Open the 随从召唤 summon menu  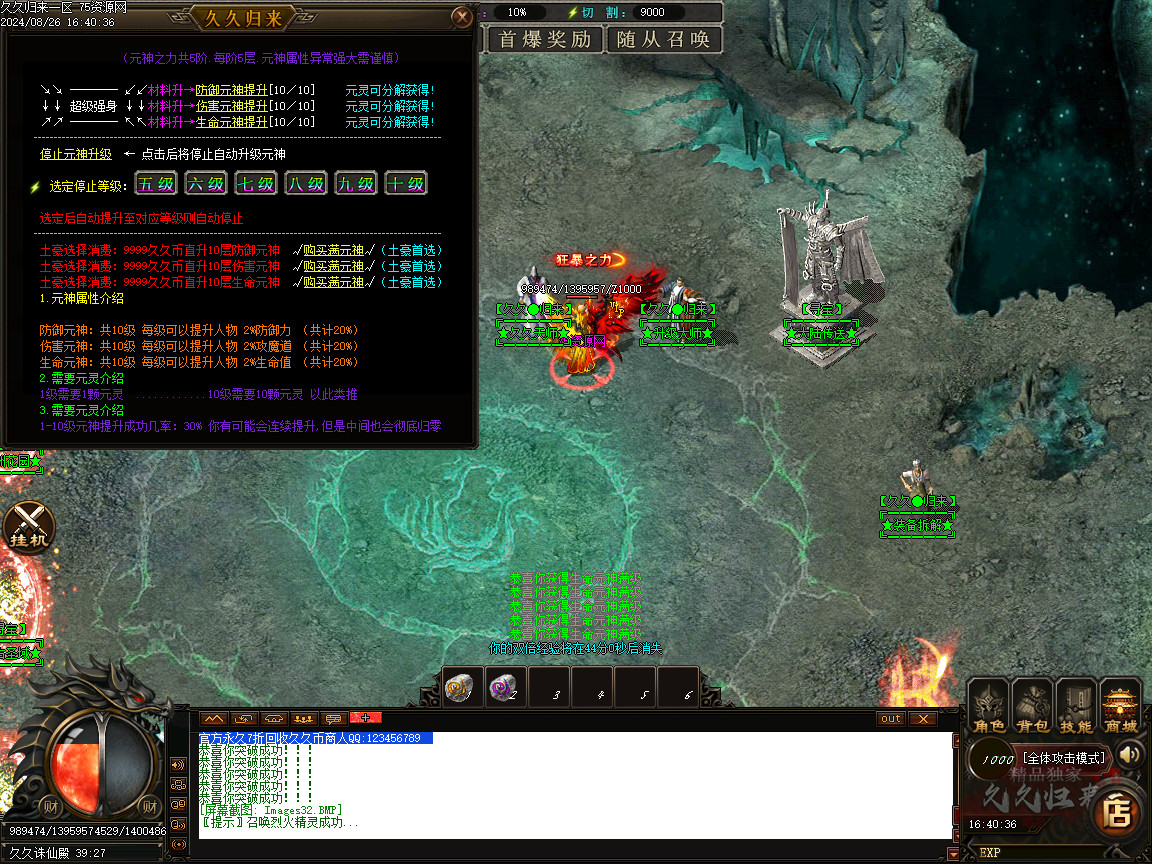point(664,40)
